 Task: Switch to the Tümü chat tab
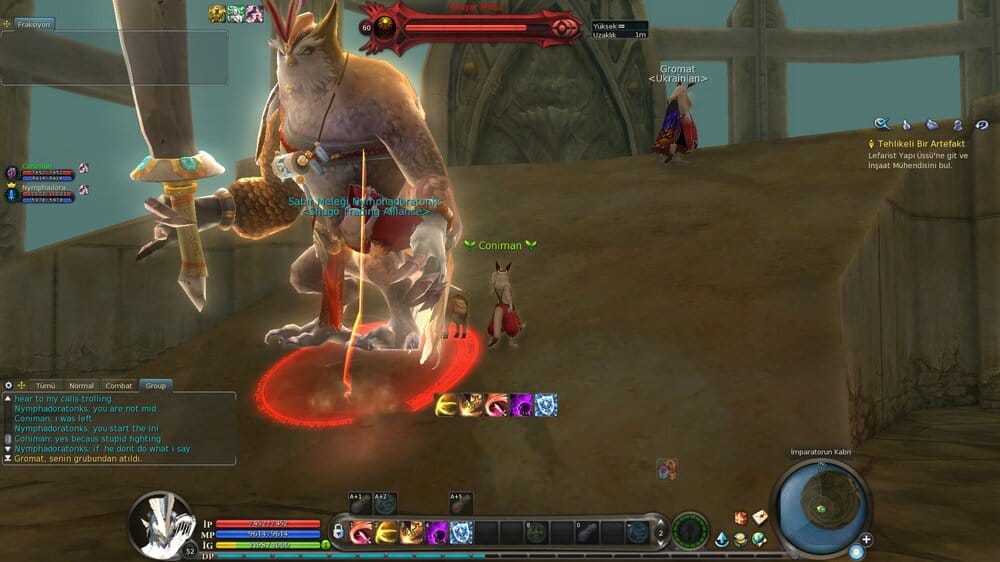point(46,385)
